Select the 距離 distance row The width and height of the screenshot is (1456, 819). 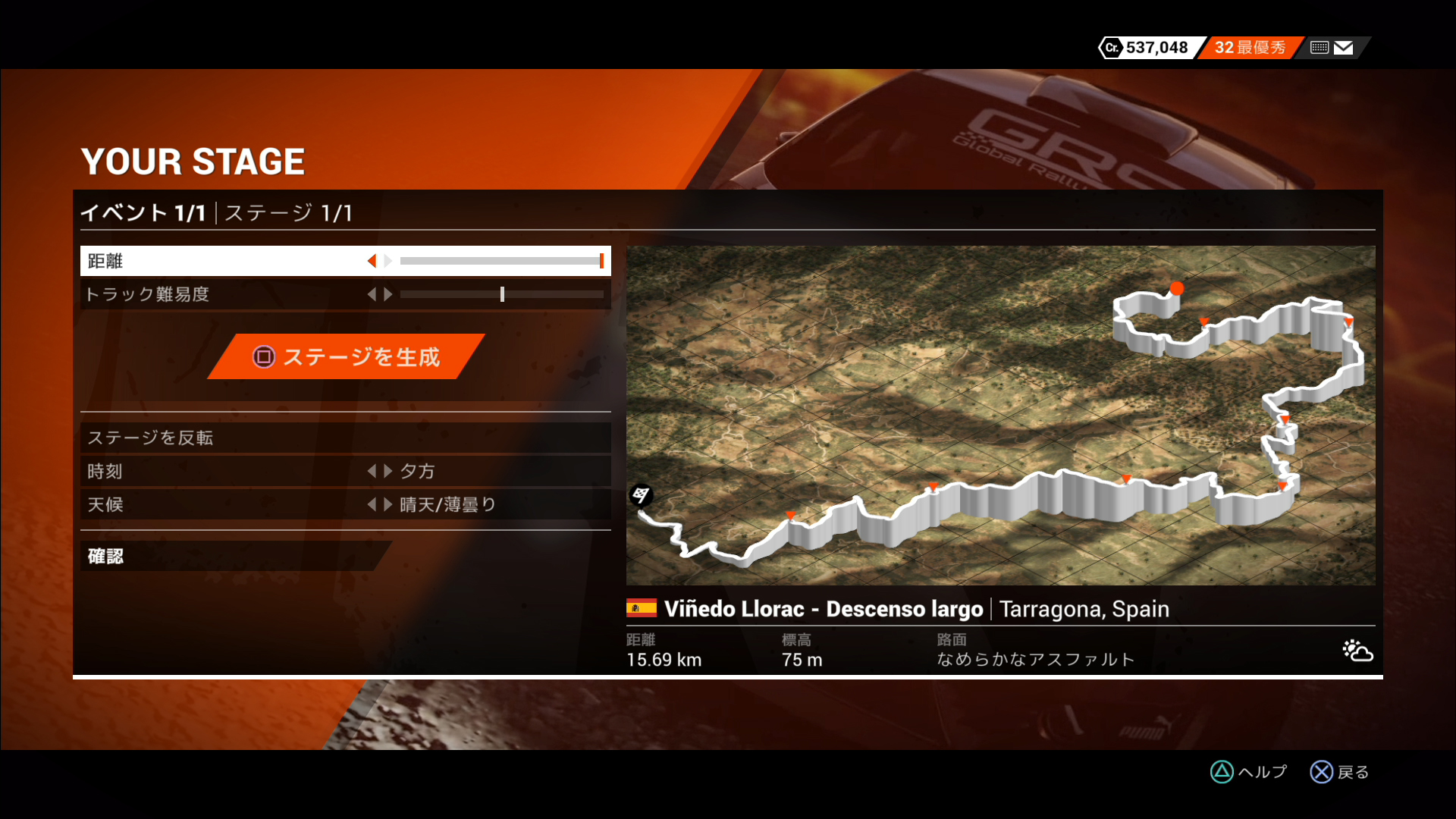[x=227, y=261]
